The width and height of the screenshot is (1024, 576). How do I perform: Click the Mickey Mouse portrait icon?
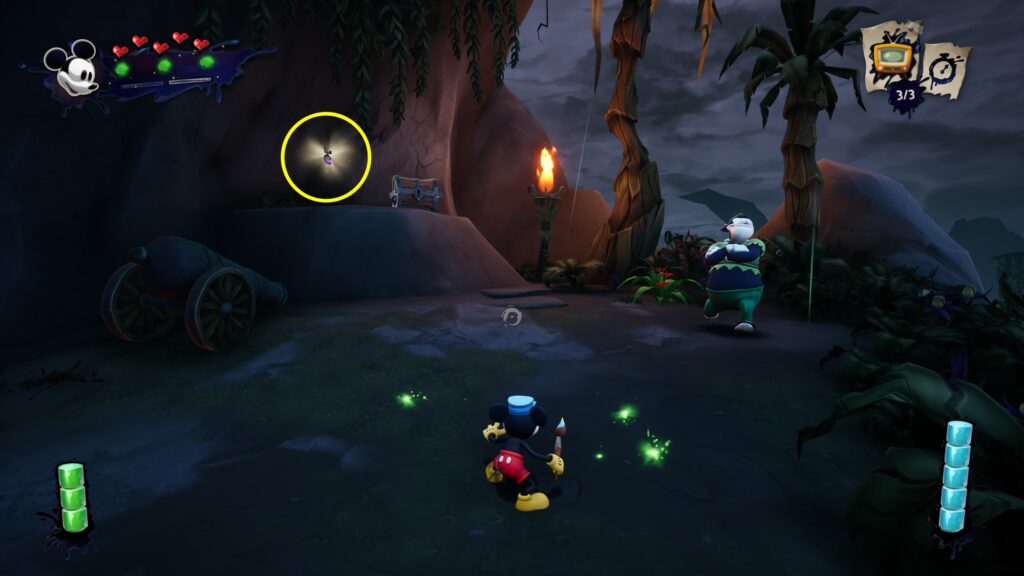(x=73, y=68)
